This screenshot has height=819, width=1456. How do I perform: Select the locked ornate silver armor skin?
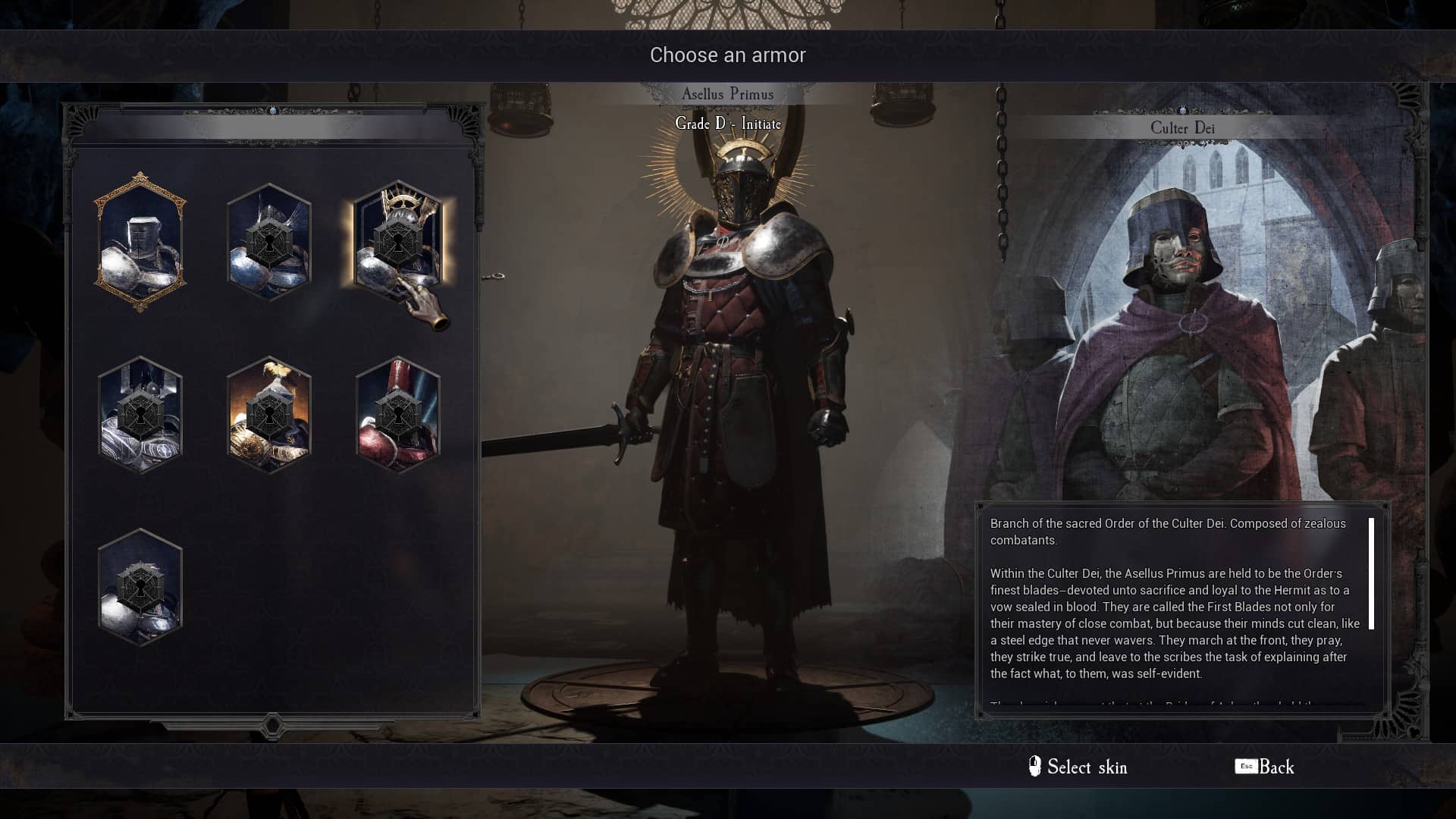click(x=140, y=415)
